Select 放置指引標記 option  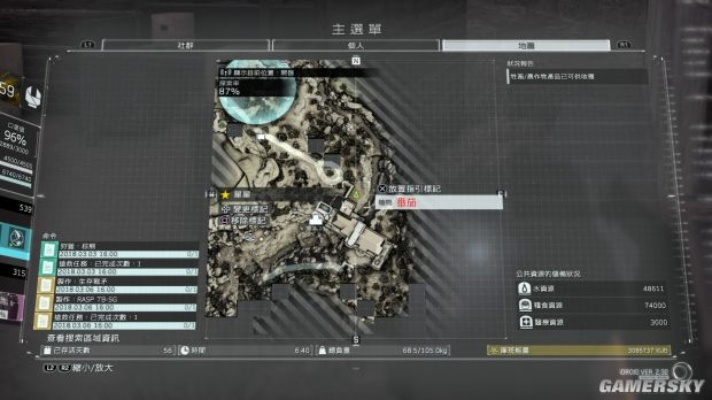tap(414, 188)
